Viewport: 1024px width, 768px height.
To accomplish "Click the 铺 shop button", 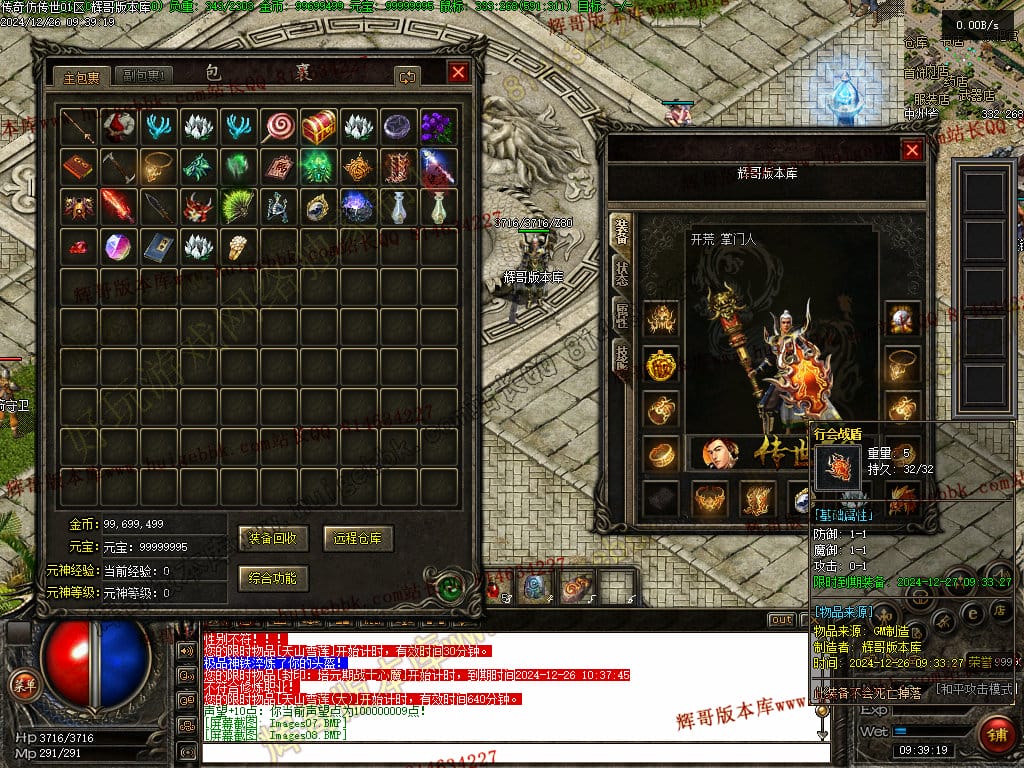I will tap(997, 733).
